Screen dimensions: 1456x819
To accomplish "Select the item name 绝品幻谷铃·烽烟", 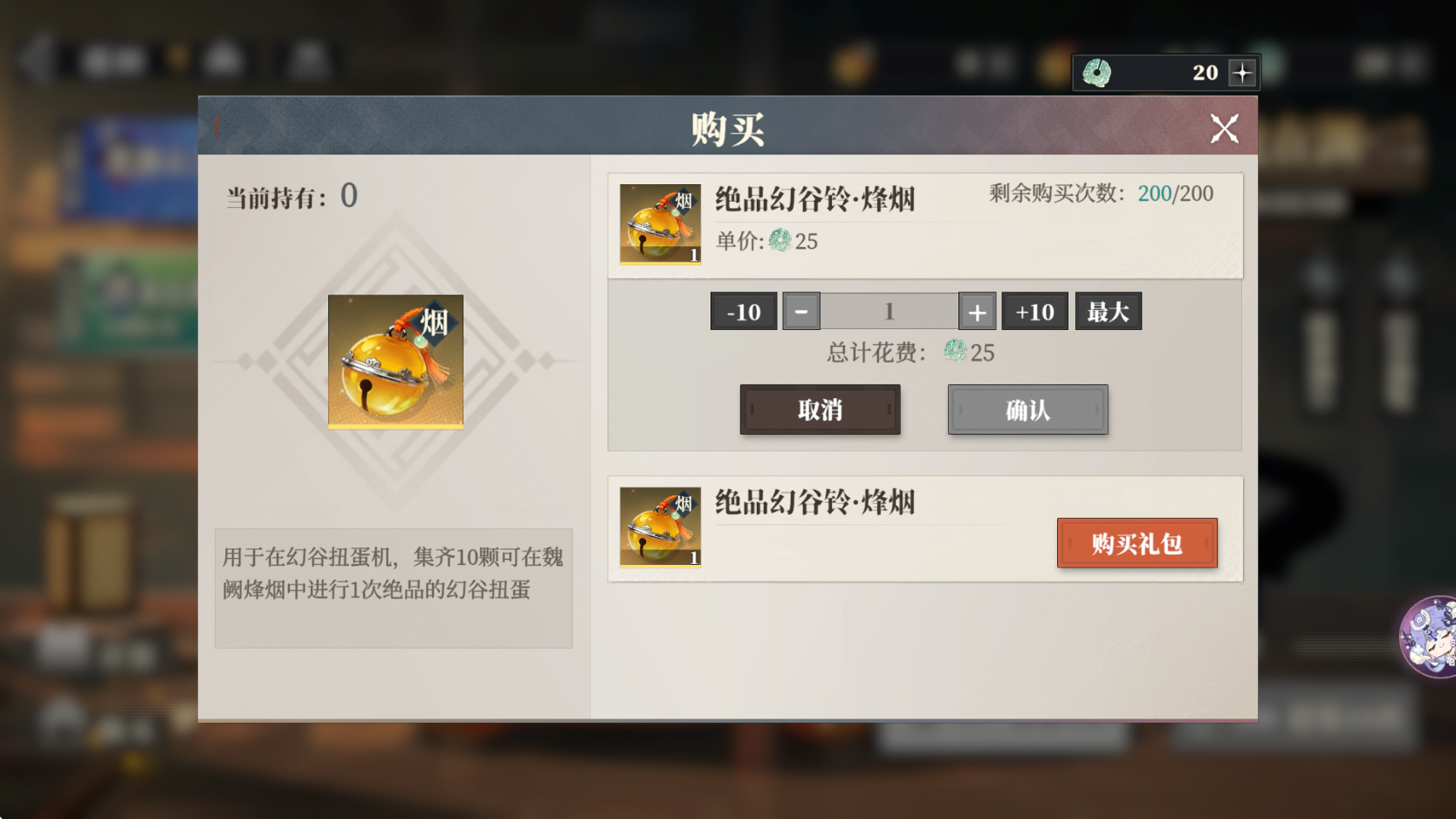I will 815,200.
